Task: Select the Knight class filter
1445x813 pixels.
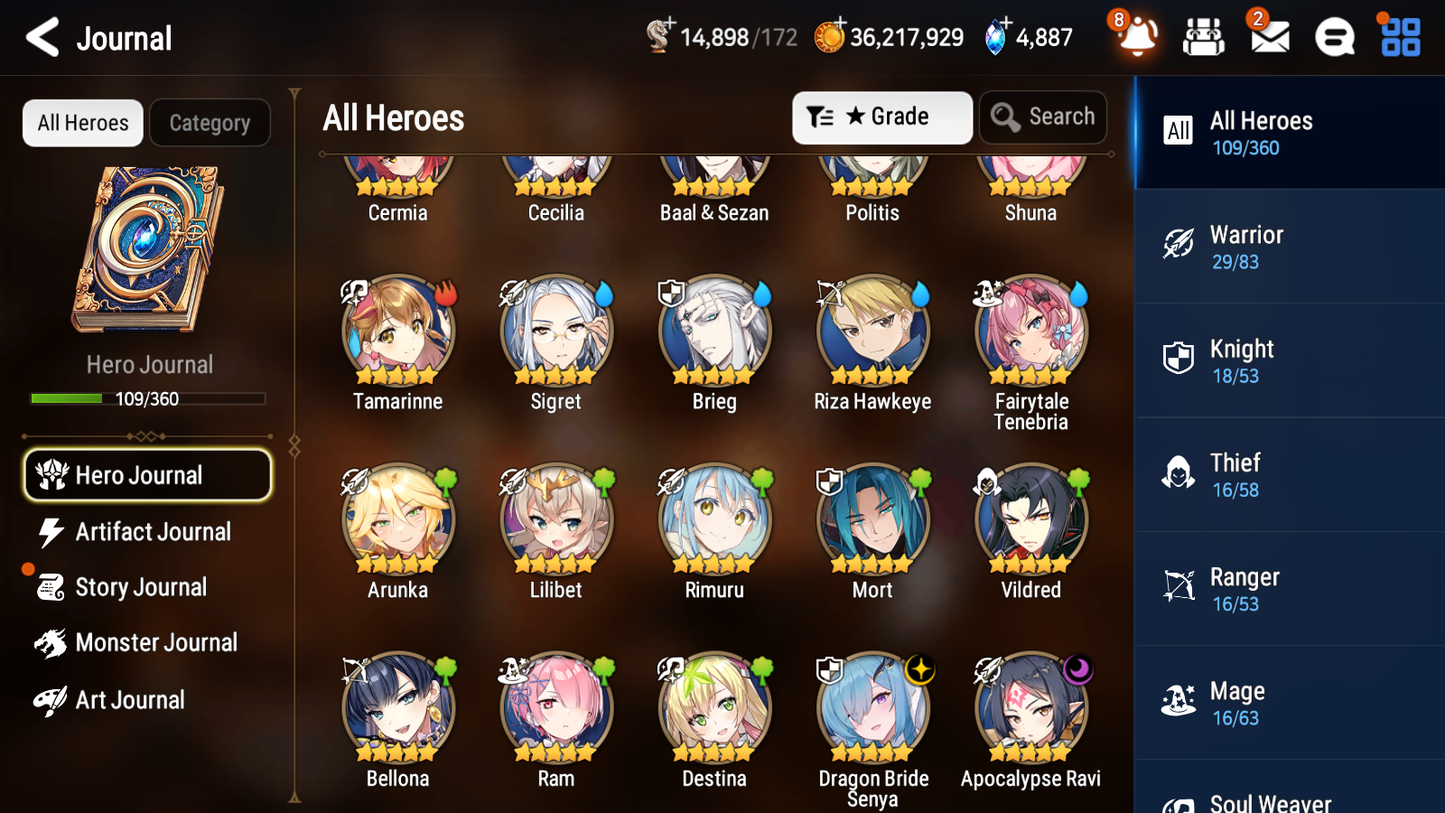Action: click(x=1289, y=360)
